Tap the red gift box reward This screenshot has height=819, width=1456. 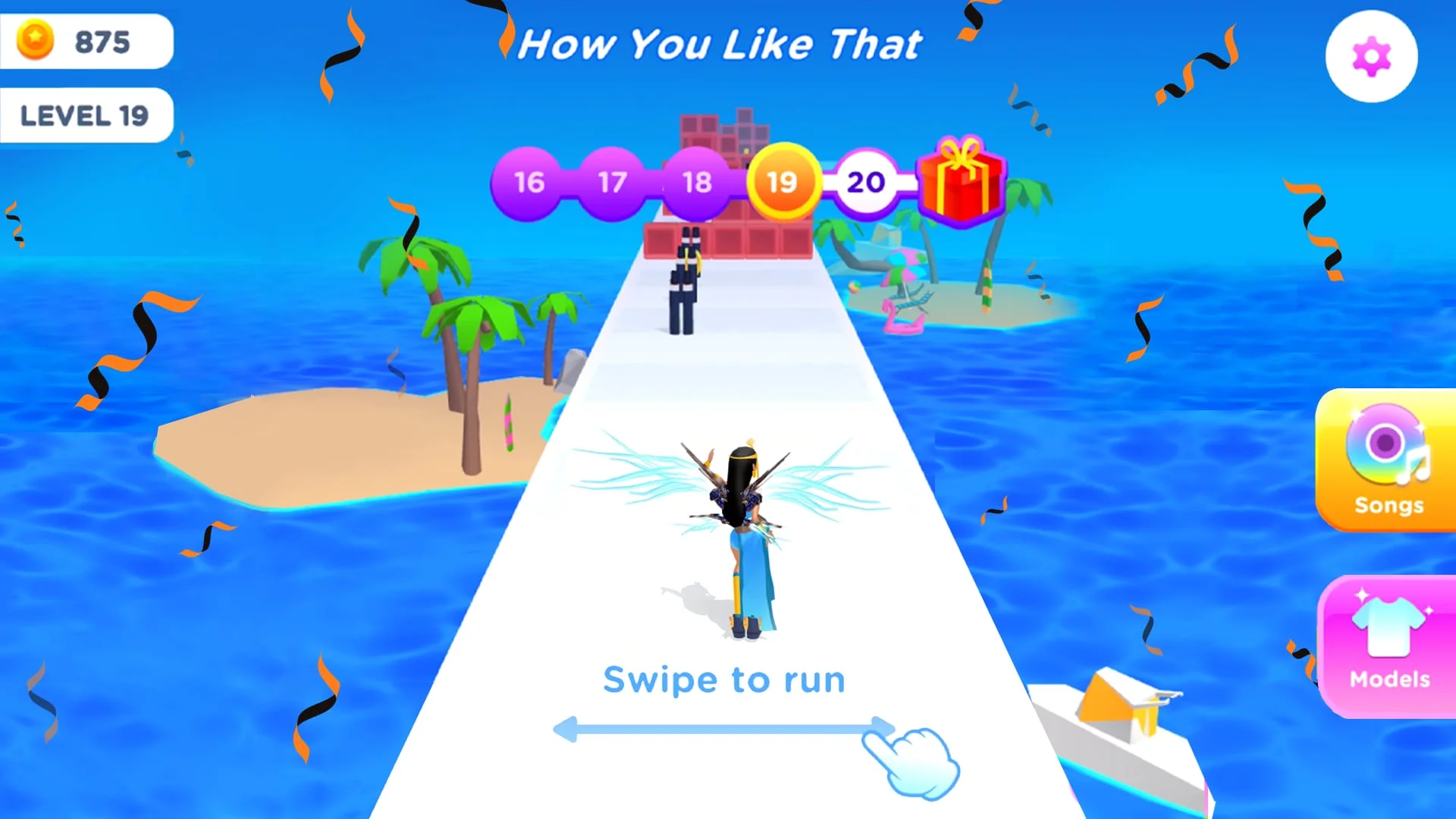(961, 182)
